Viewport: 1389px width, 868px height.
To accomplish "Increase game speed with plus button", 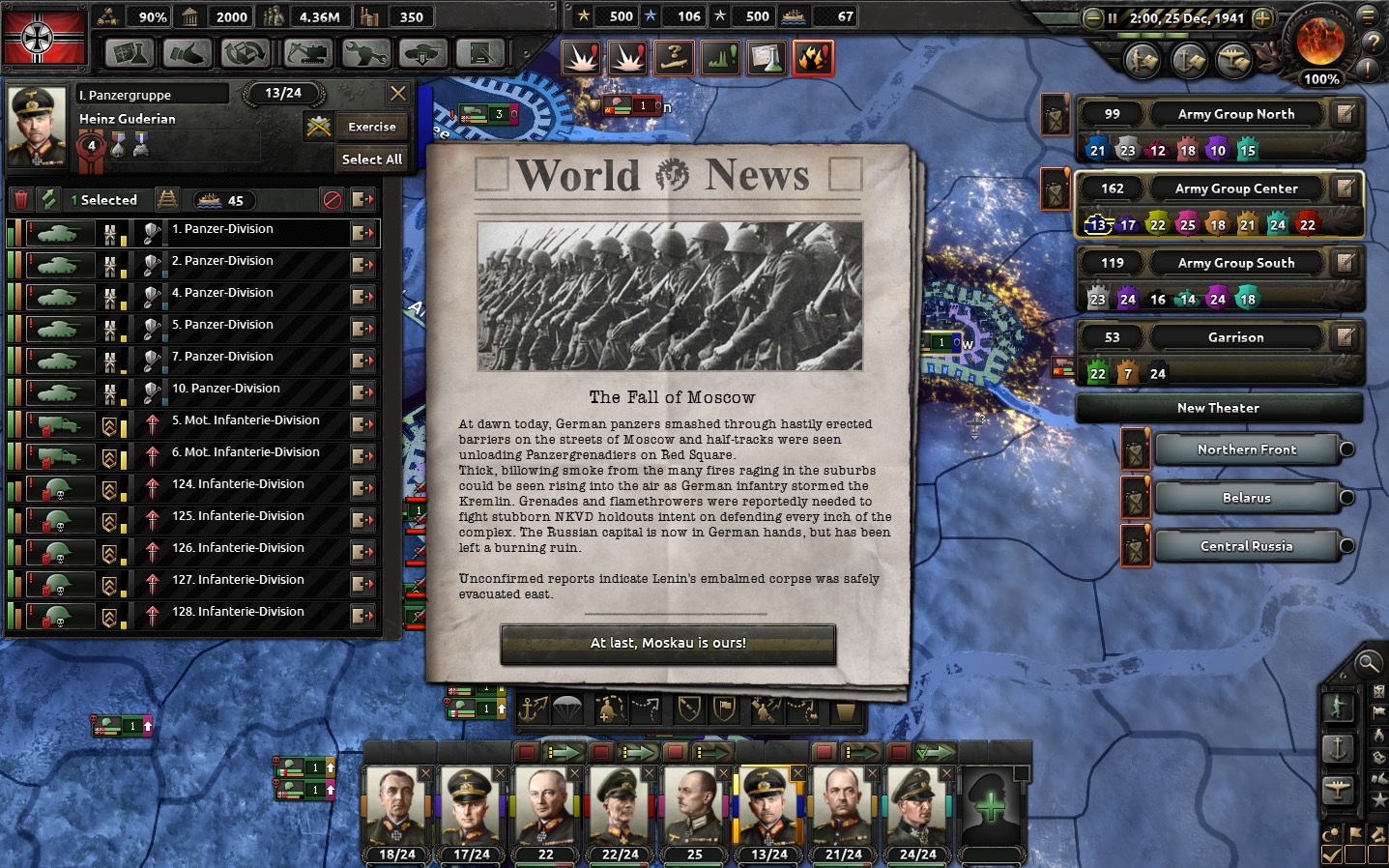I will click(x=1263, y=18).
